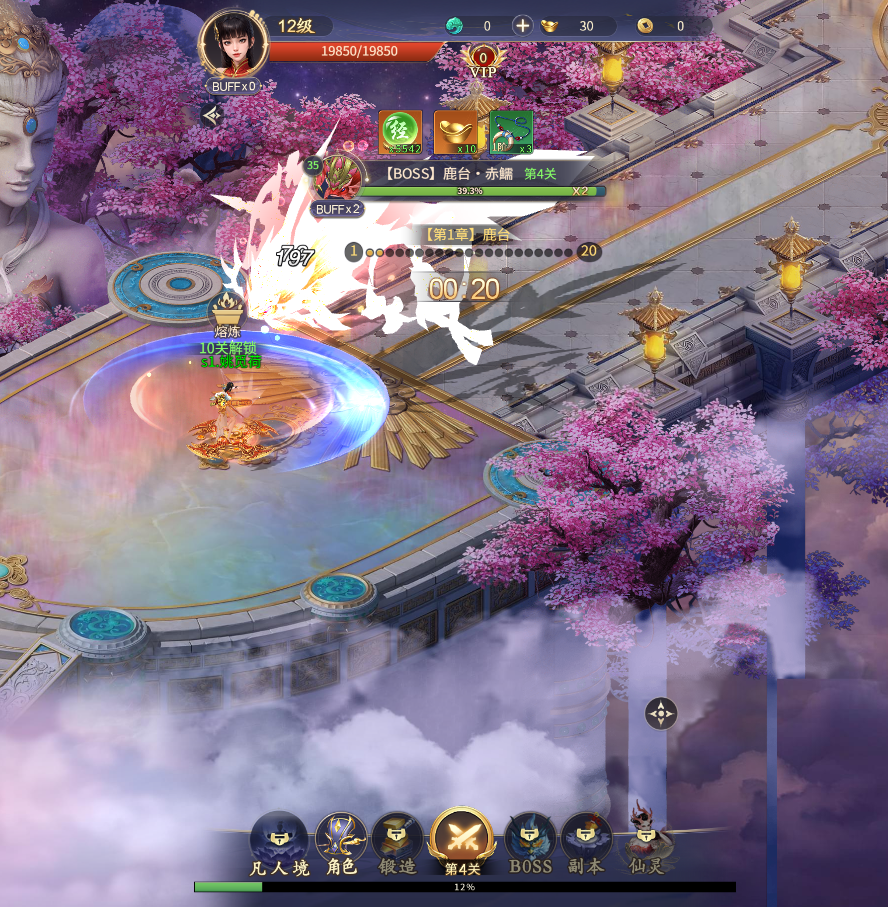This screenshot has width=888, height=907.
Task: Open the 仙灵 spirit menu
Action: coord(643,842)
